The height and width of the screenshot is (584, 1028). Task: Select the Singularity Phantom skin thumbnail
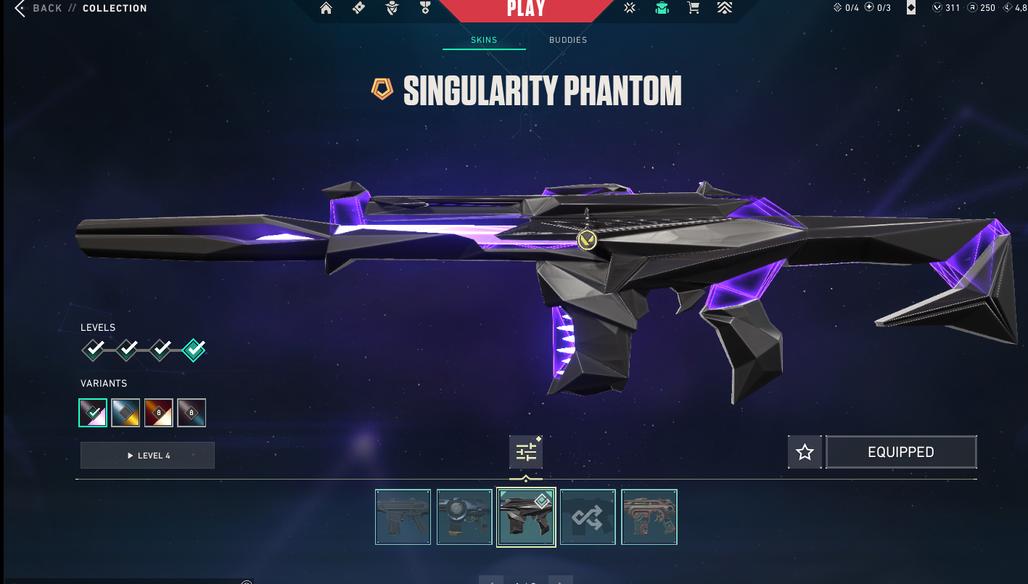(526, 517)
